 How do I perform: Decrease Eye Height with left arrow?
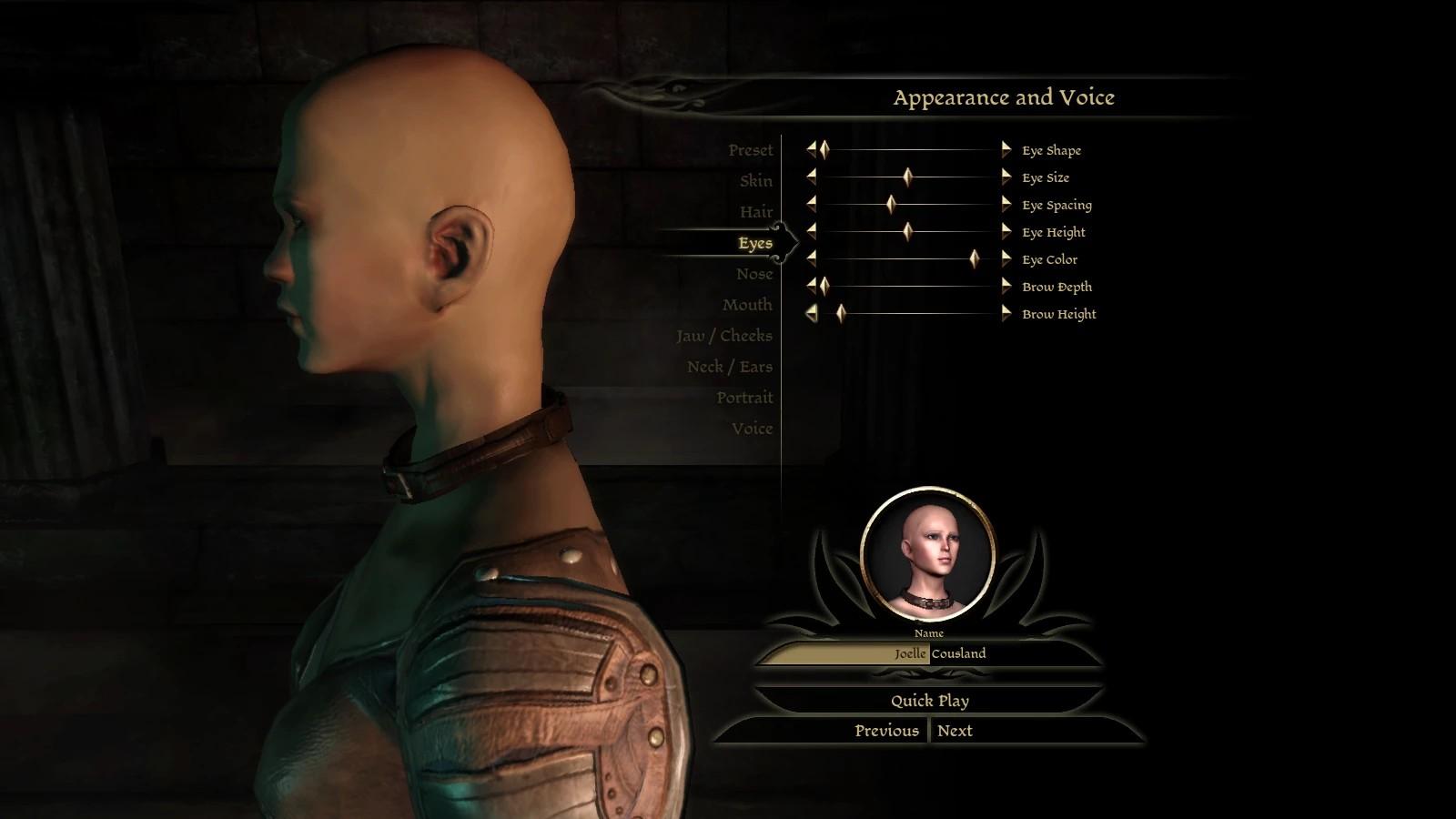pyautogui.click(x=811, y=232)
